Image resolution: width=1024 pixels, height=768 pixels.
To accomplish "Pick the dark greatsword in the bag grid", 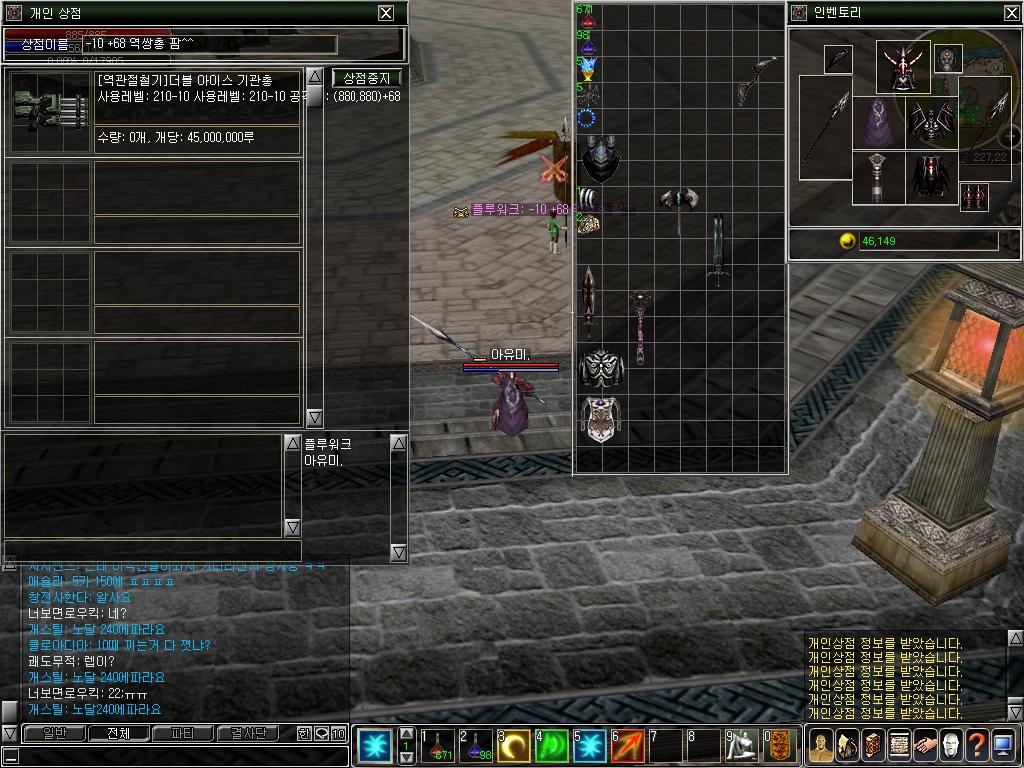I will point(717,250).
